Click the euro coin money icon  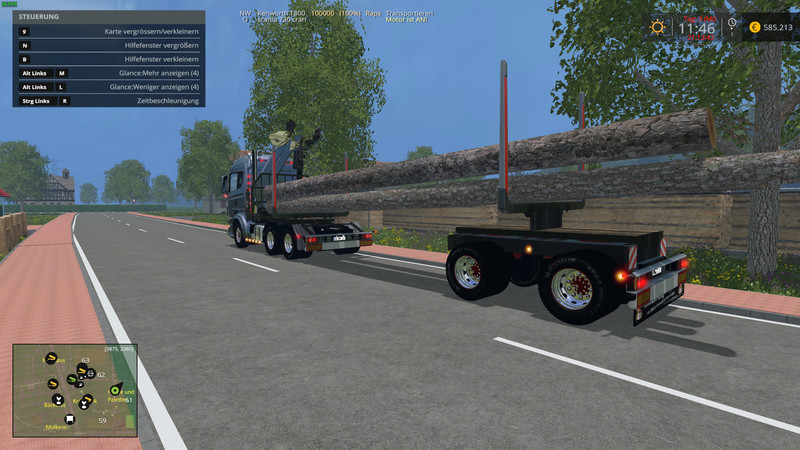point(754,27)
